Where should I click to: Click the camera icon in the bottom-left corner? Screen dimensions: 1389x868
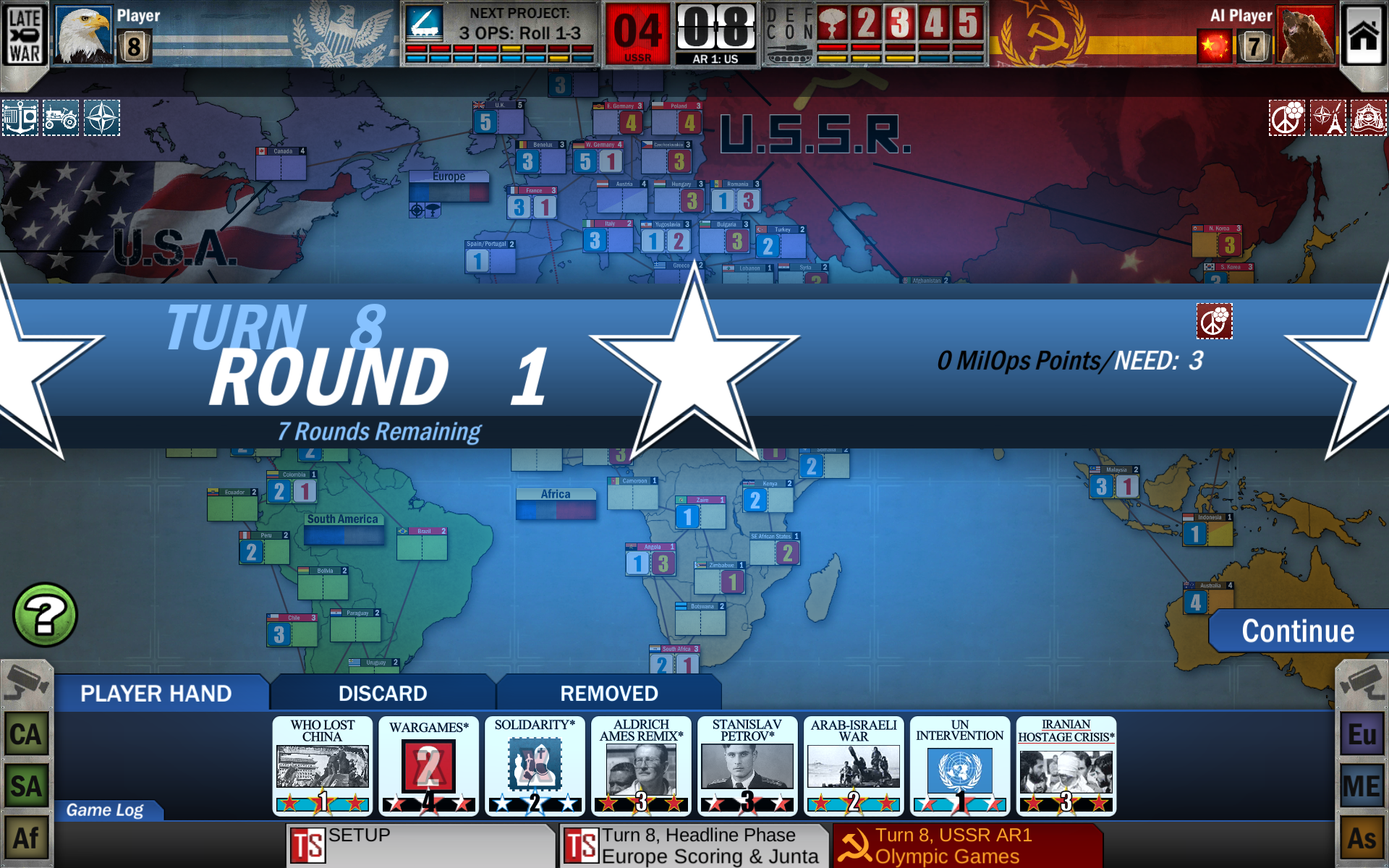pos(27,681)
